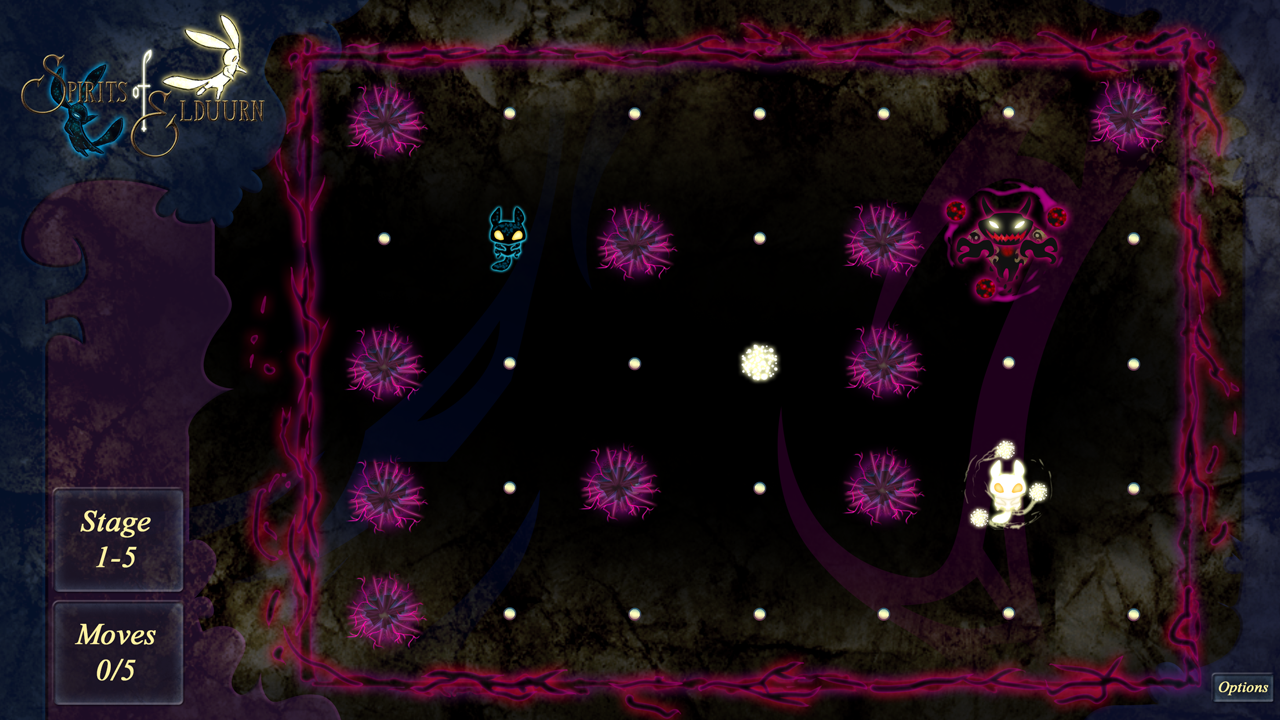Click the top-left pink thorn obstacle
Image resolution: width=1280 pixels, height=720 pixels.
(385, 120)
